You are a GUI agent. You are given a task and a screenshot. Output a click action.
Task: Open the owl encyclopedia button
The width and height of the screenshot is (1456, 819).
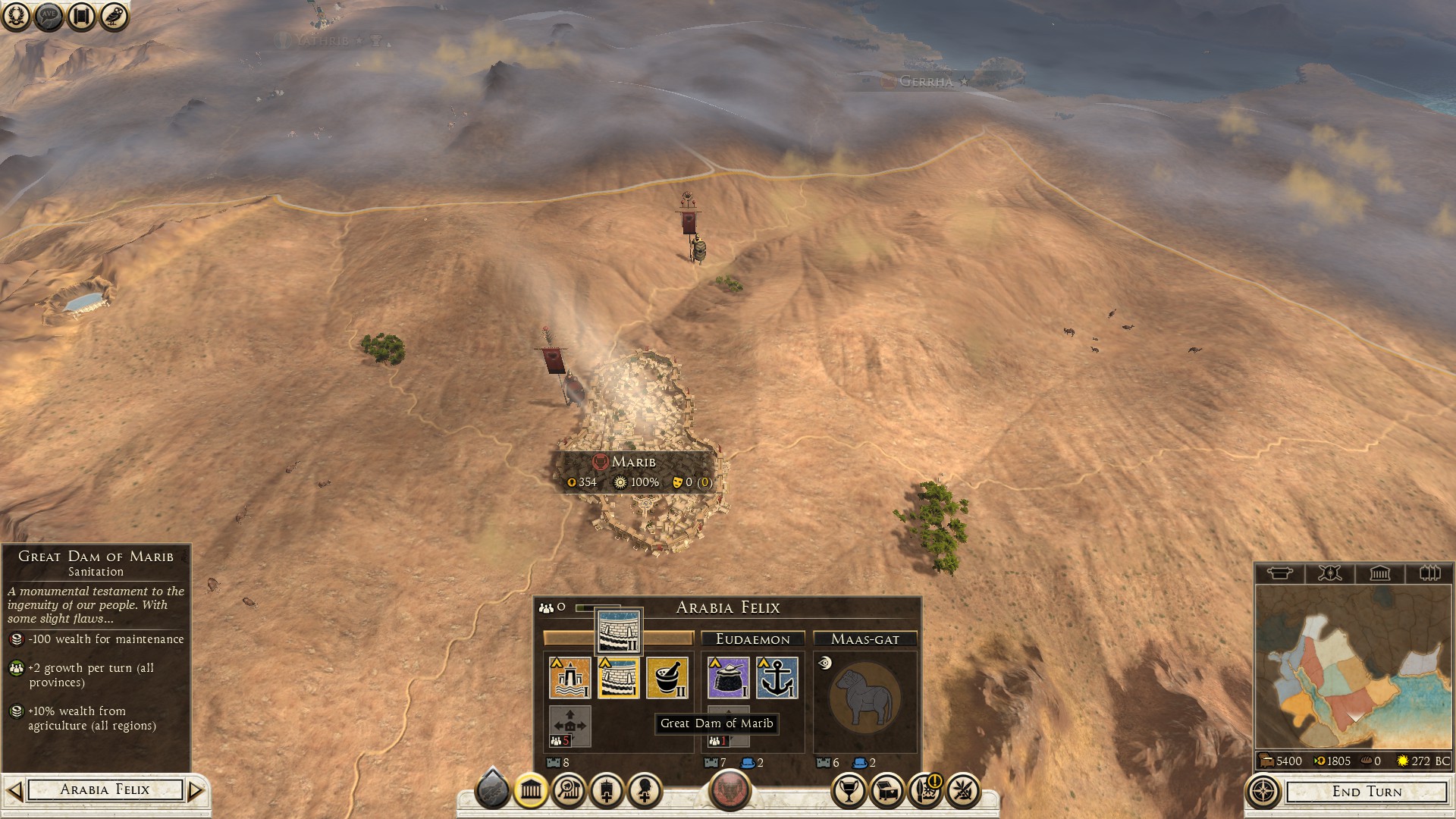click(x=114, y=16)
